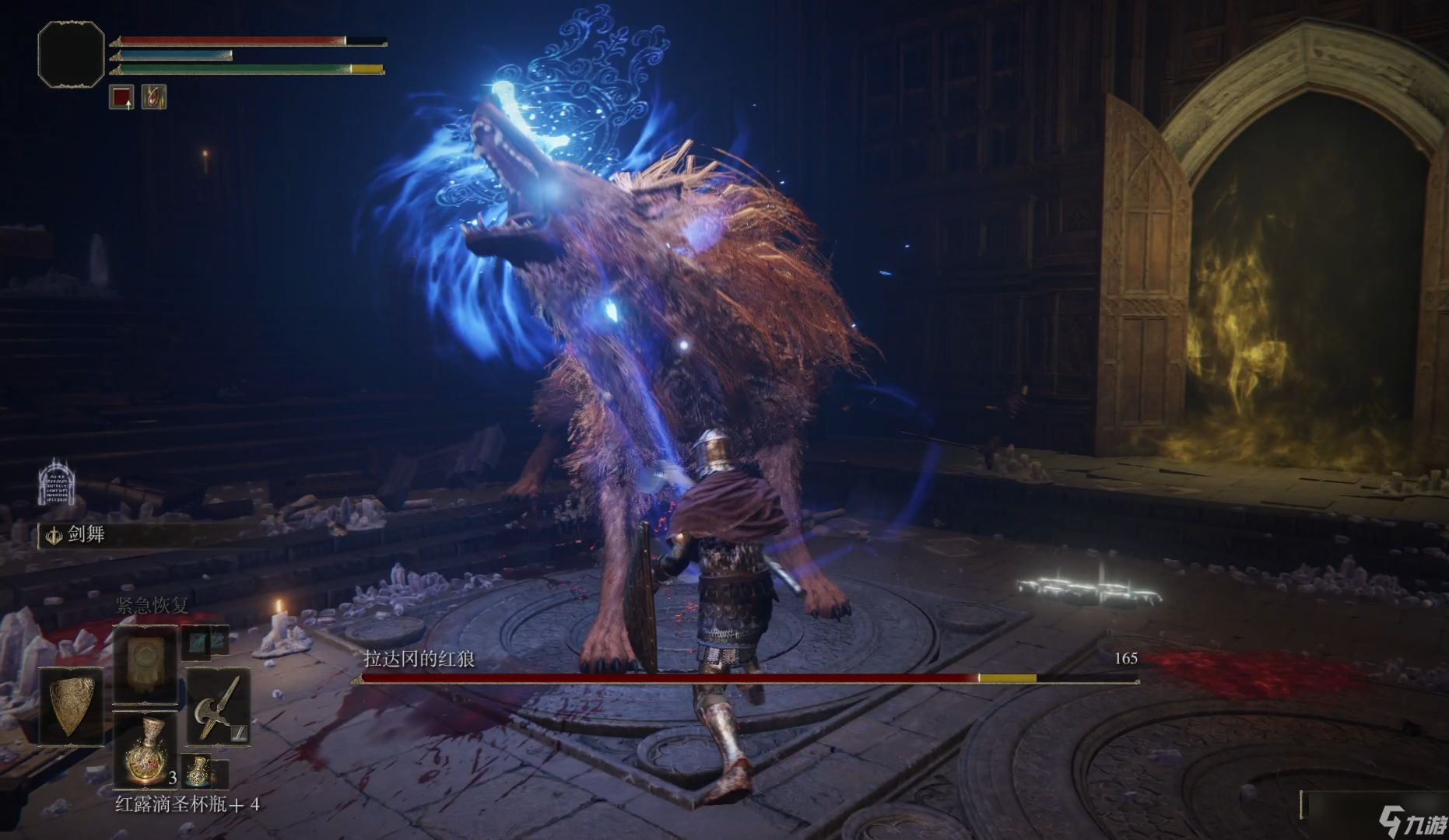
Task: Select the small flask pouch slot
Action: (201, 770)
